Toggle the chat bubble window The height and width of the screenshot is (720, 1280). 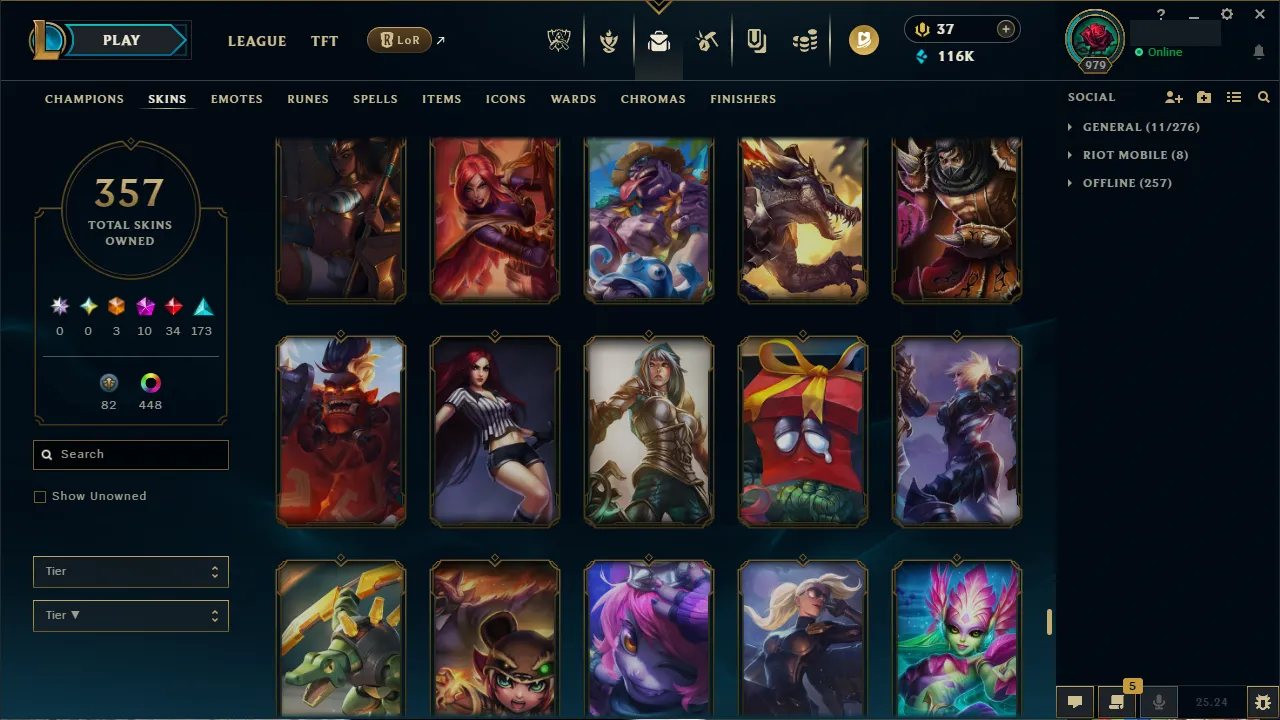[x=1075, y=701]
